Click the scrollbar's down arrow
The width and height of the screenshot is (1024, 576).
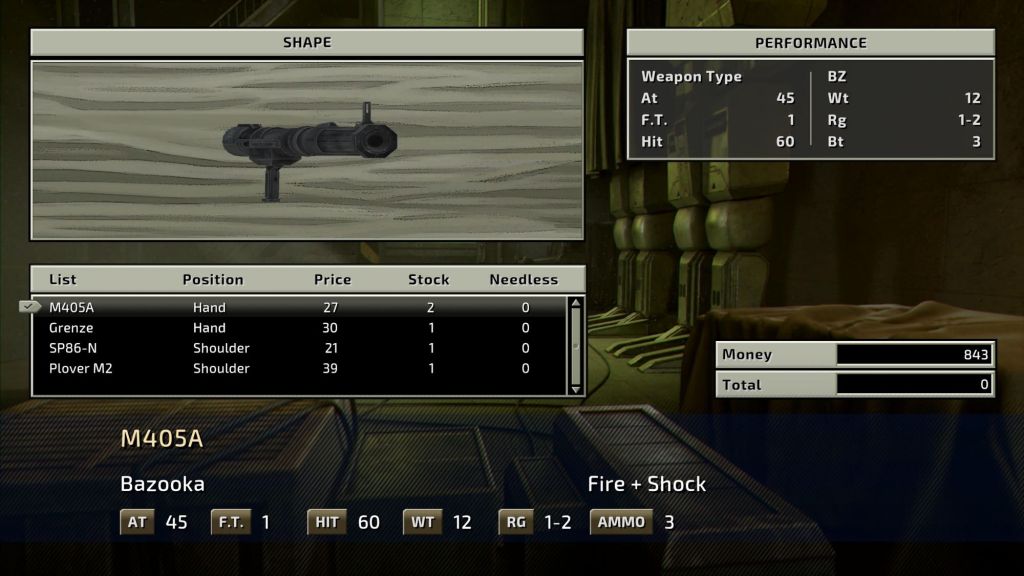click(575, 388)
